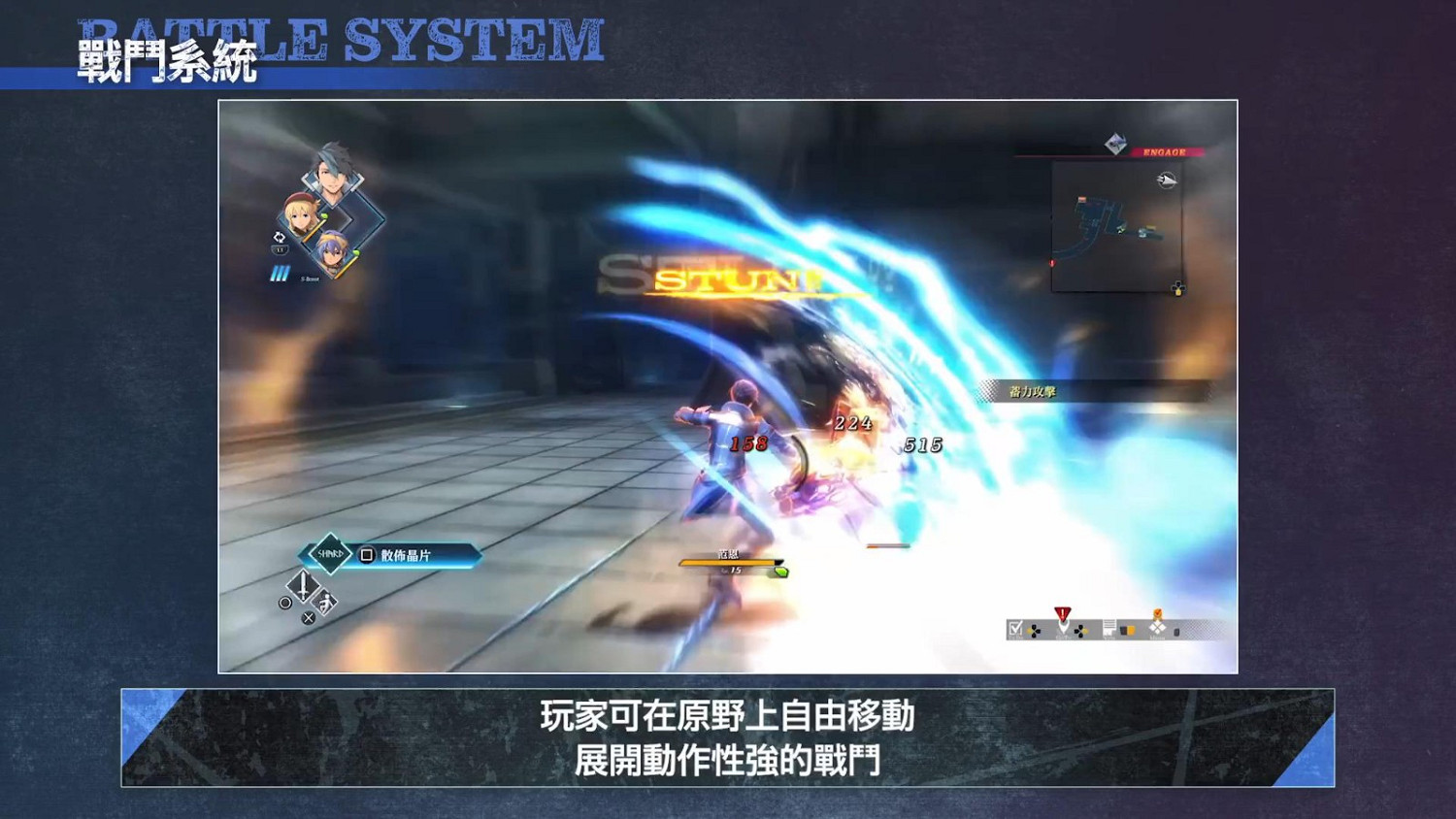The image size is (1456, 819).
Task: Click the jump/dodge character icon beside the sword icon
Action: pos(324,605)
